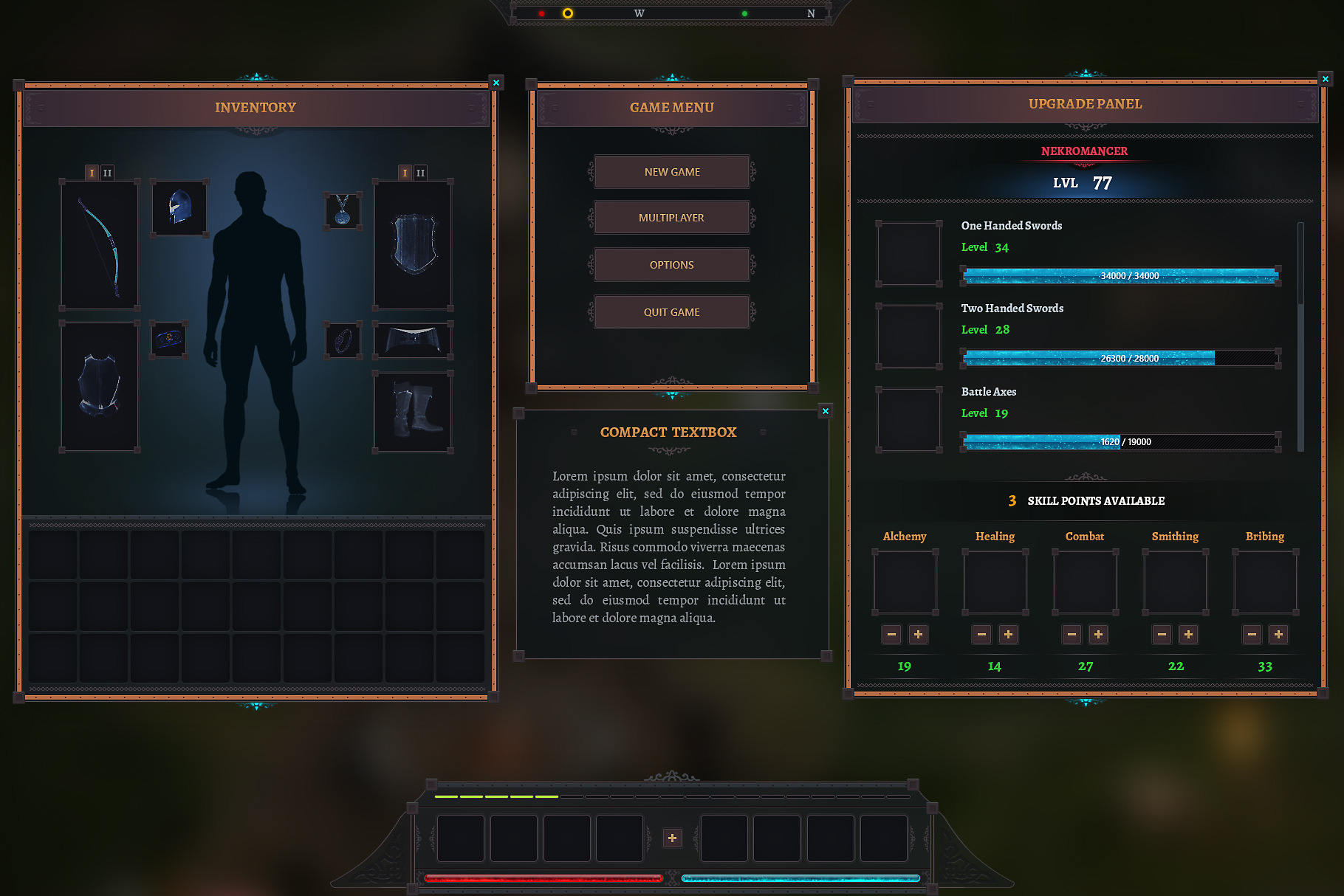1344x896 pixels.
Task: Open the Options menu
Action: click(x=671, y=265)
